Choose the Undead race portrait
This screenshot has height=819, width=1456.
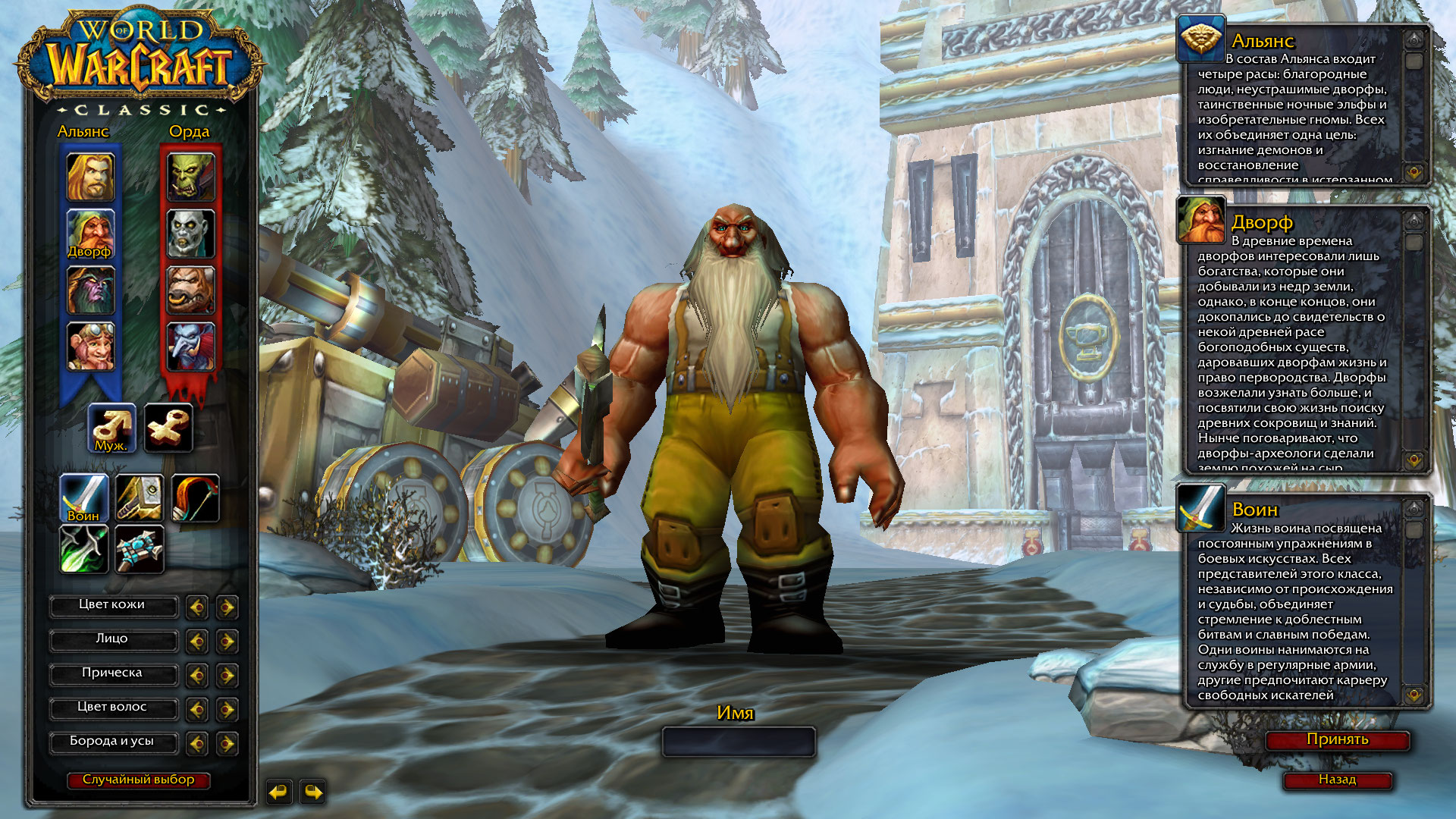pos(191,234)
